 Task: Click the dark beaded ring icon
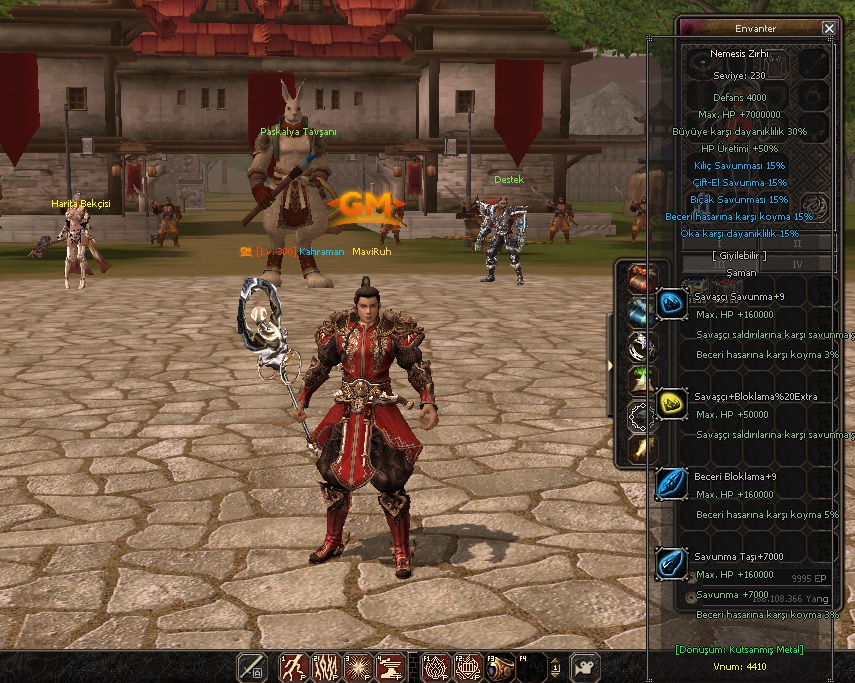(639, 414)
